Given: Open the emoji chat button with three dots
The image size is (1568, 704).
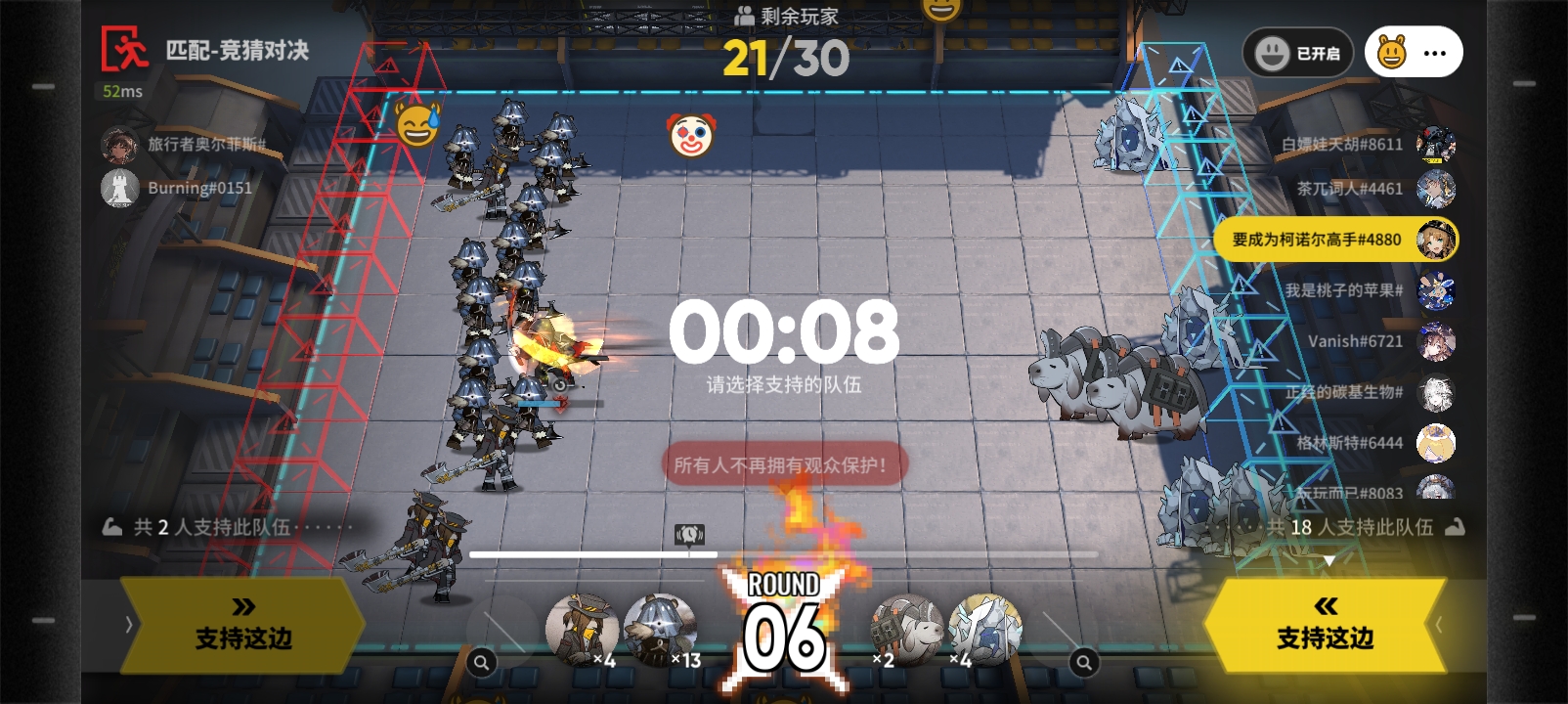Looking at the screenshot, I should coord(1414,53).
